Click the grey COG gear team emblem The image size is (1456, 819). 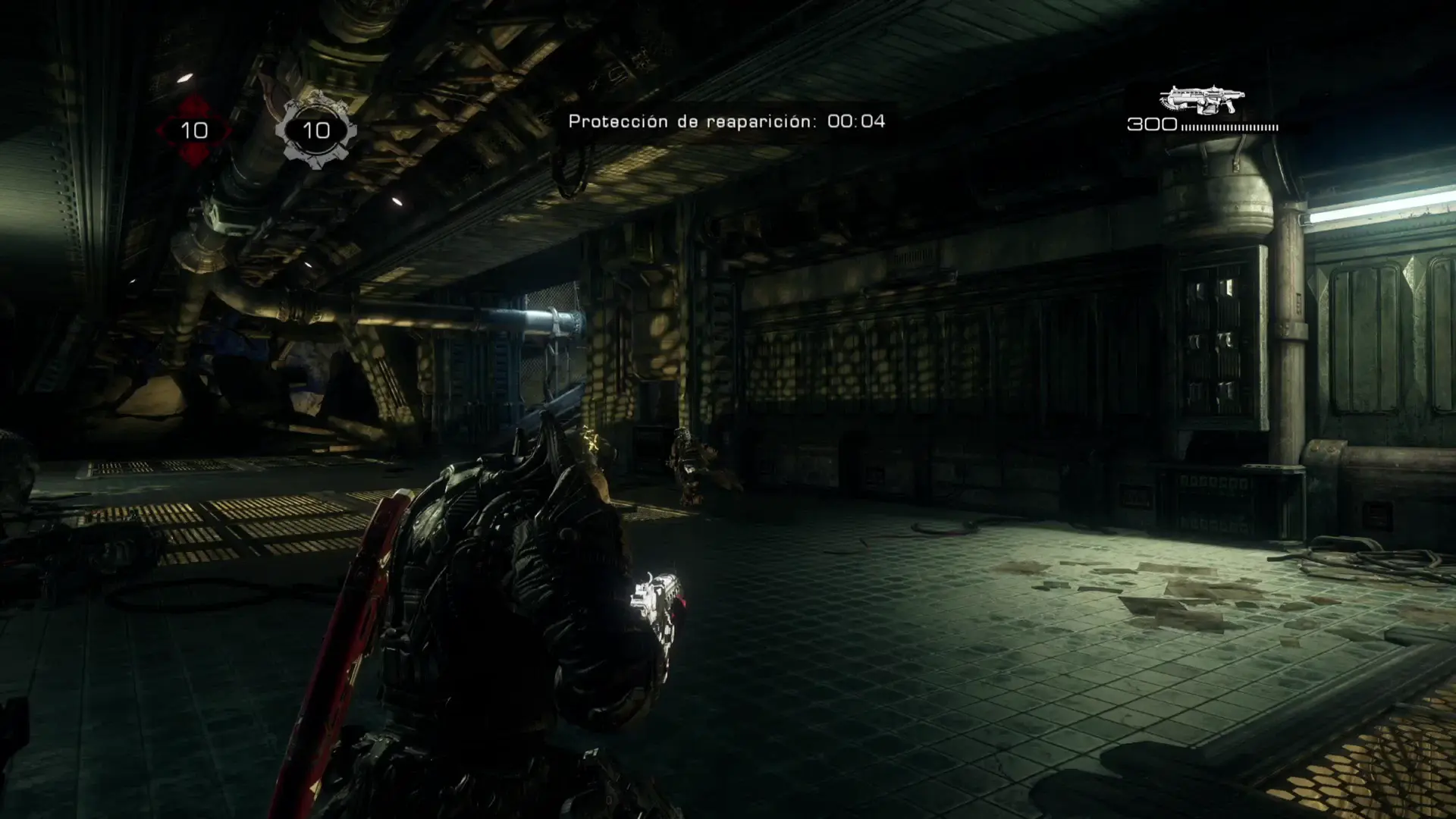315,130
